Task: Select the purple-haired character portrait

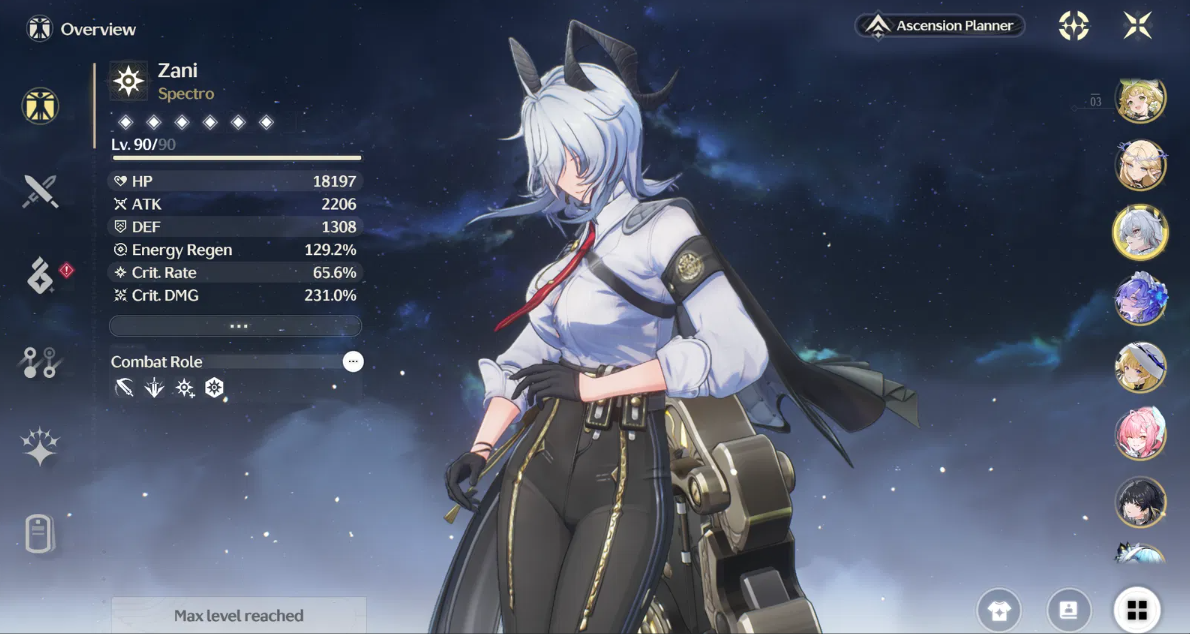Action: point(1140,298)
